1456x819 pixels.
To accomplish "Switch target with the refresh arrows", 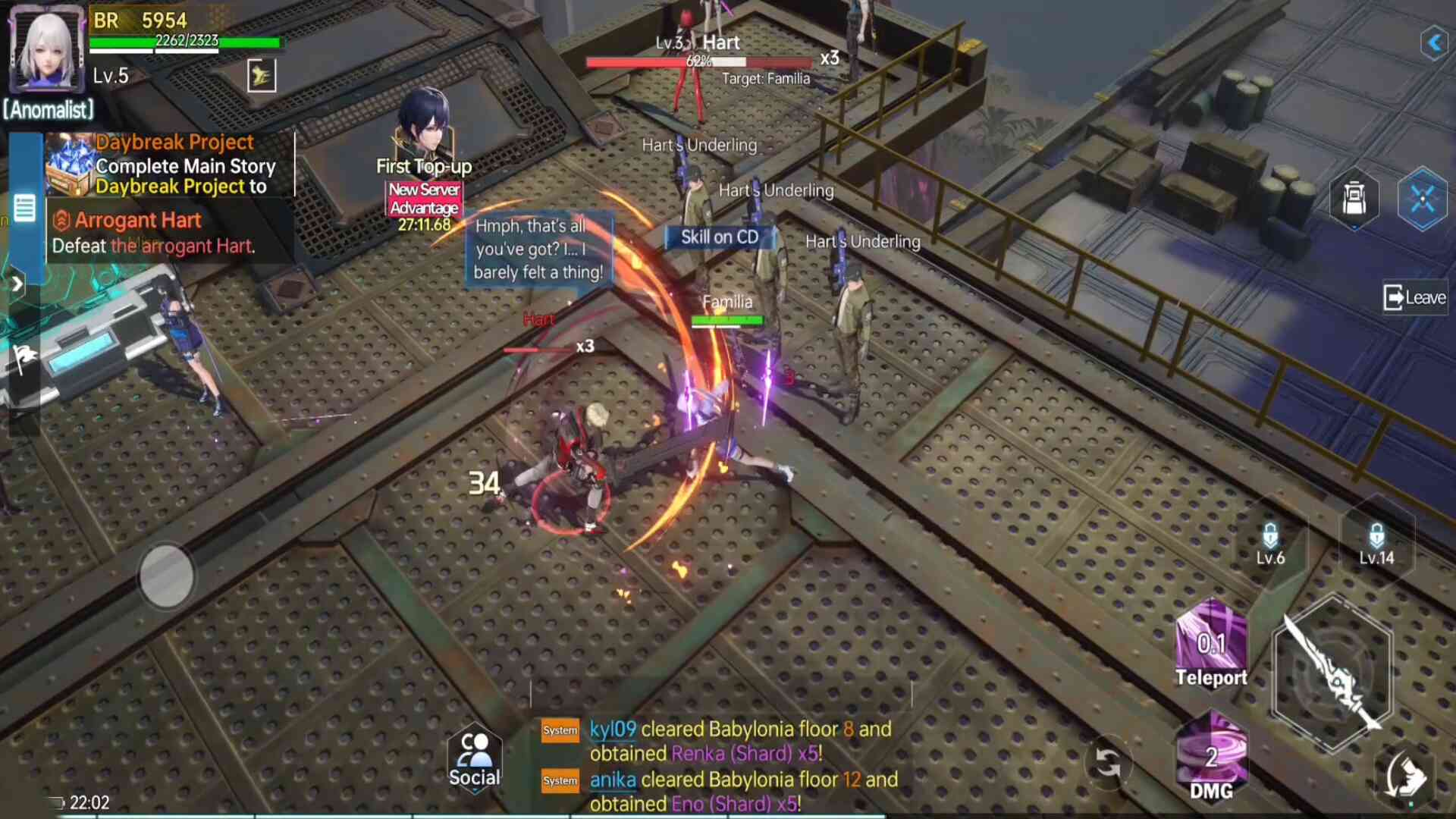I will click(x=1108, y=763).
